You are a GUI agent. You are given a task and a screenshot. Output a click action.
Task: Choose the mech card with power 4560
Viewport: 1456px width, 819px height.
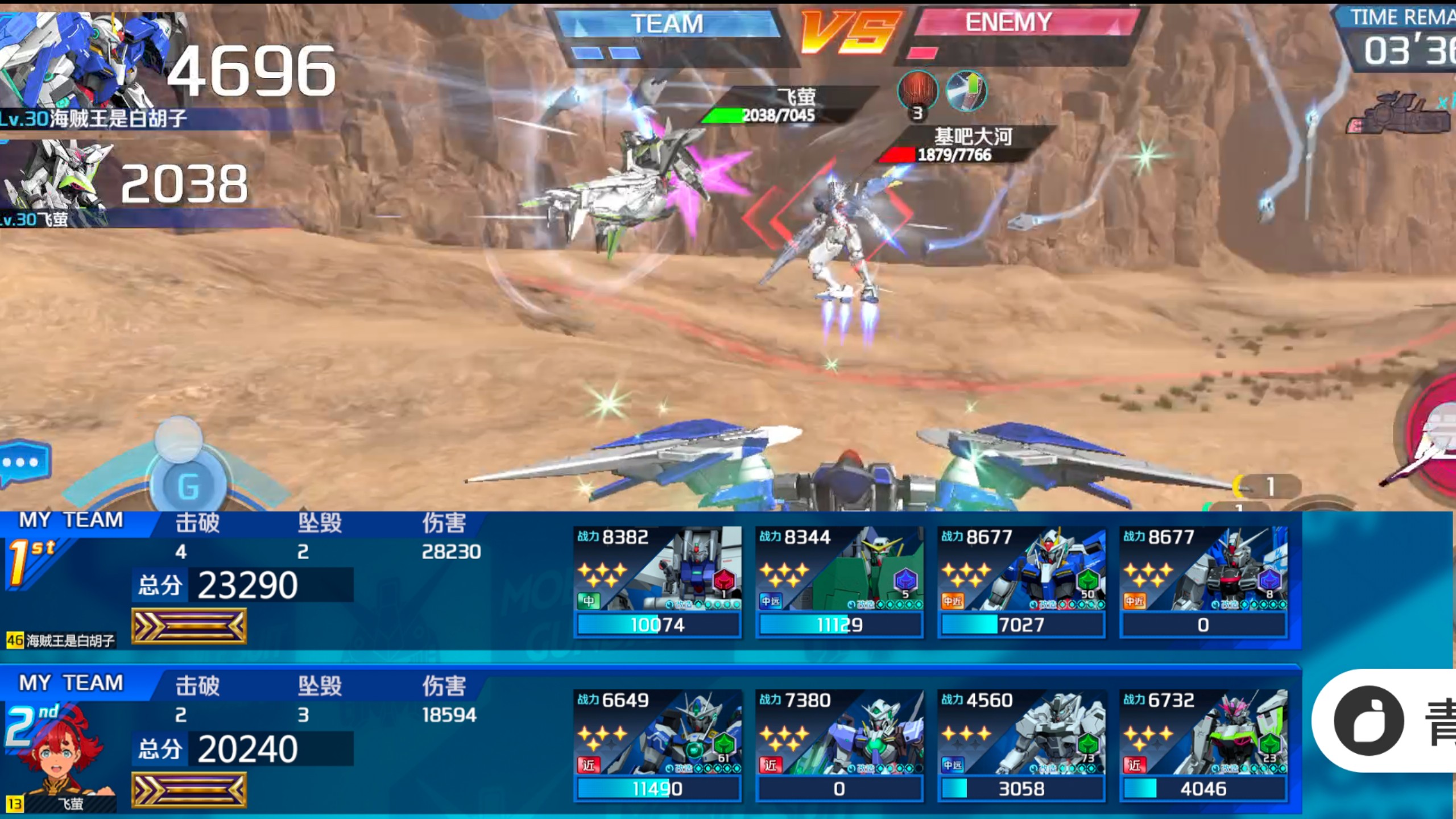[x=1021, y=745]
